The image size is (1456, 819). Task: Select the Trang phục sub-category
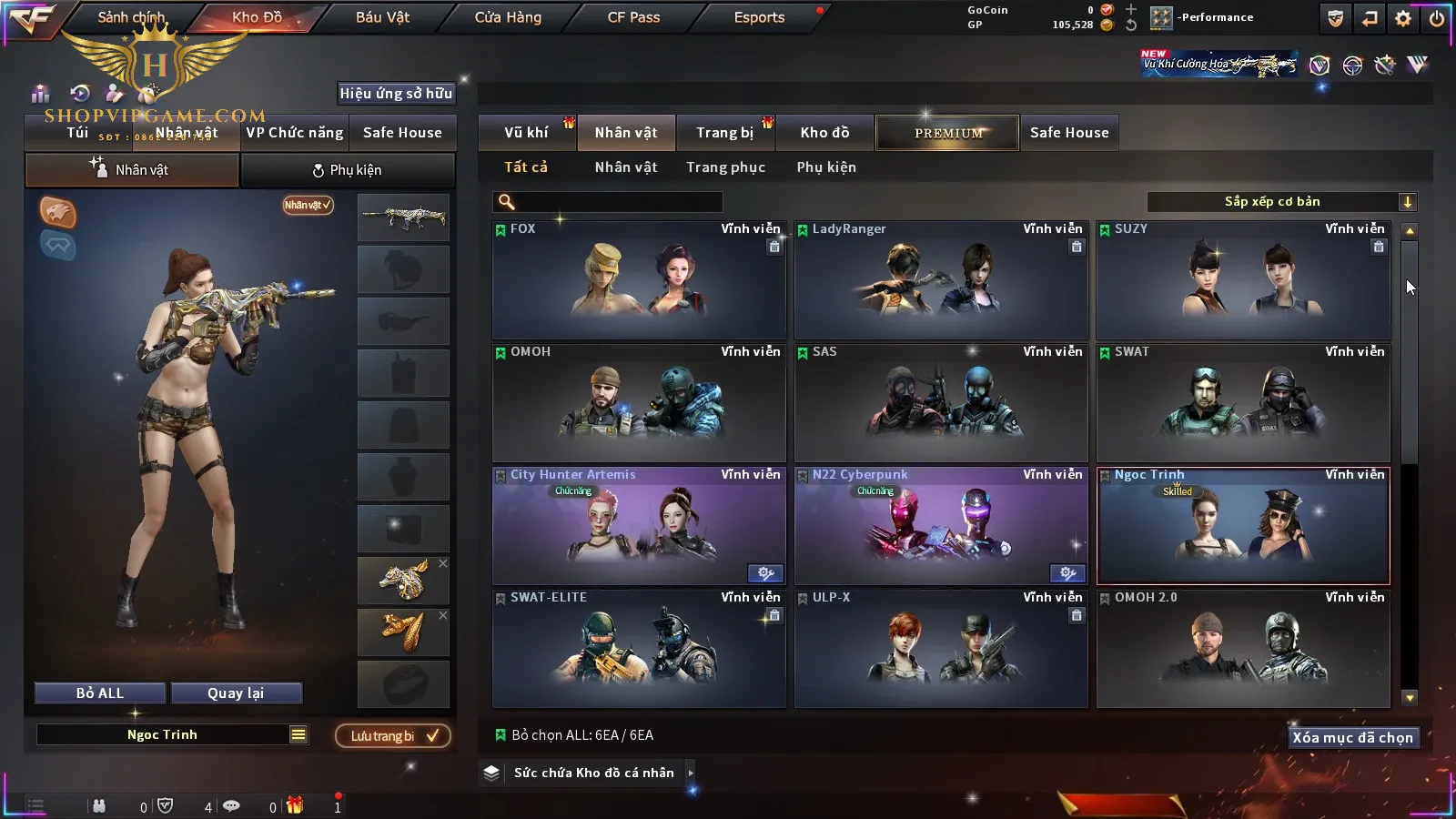pyautogui.click(x=725, y=167)
